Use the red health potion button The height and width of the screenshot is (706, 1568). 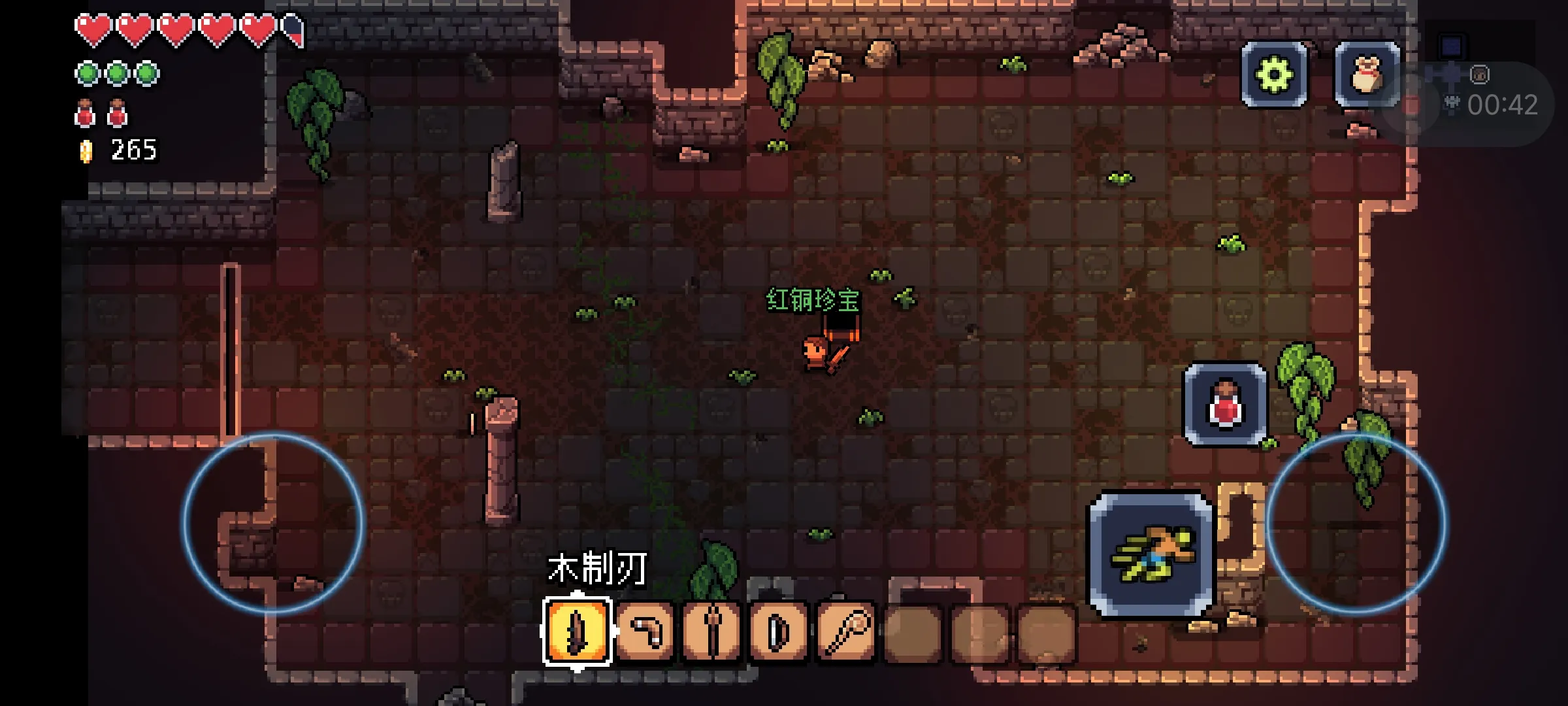[1225, 405]
